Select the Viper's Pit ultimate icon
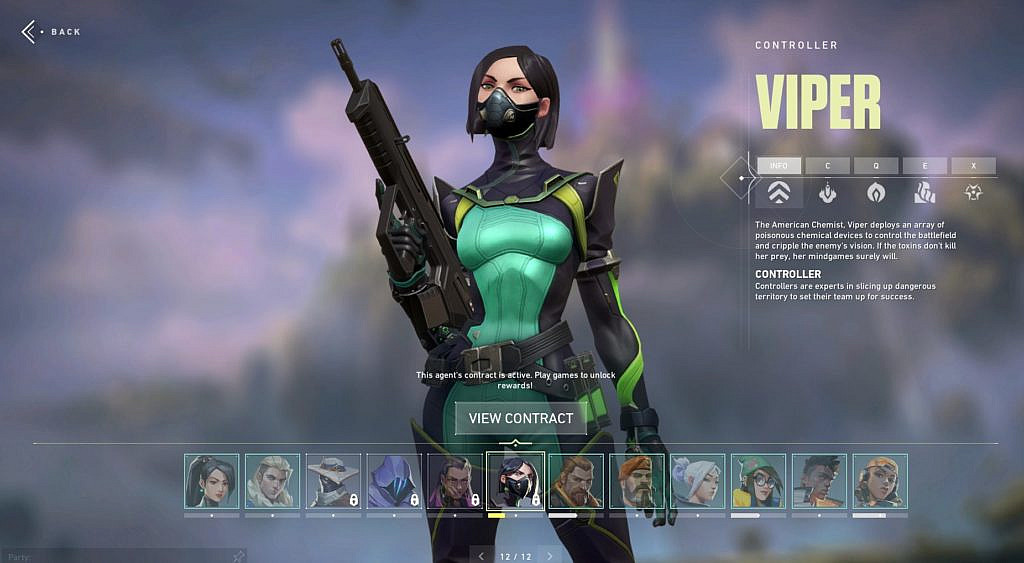 [973, 192]
